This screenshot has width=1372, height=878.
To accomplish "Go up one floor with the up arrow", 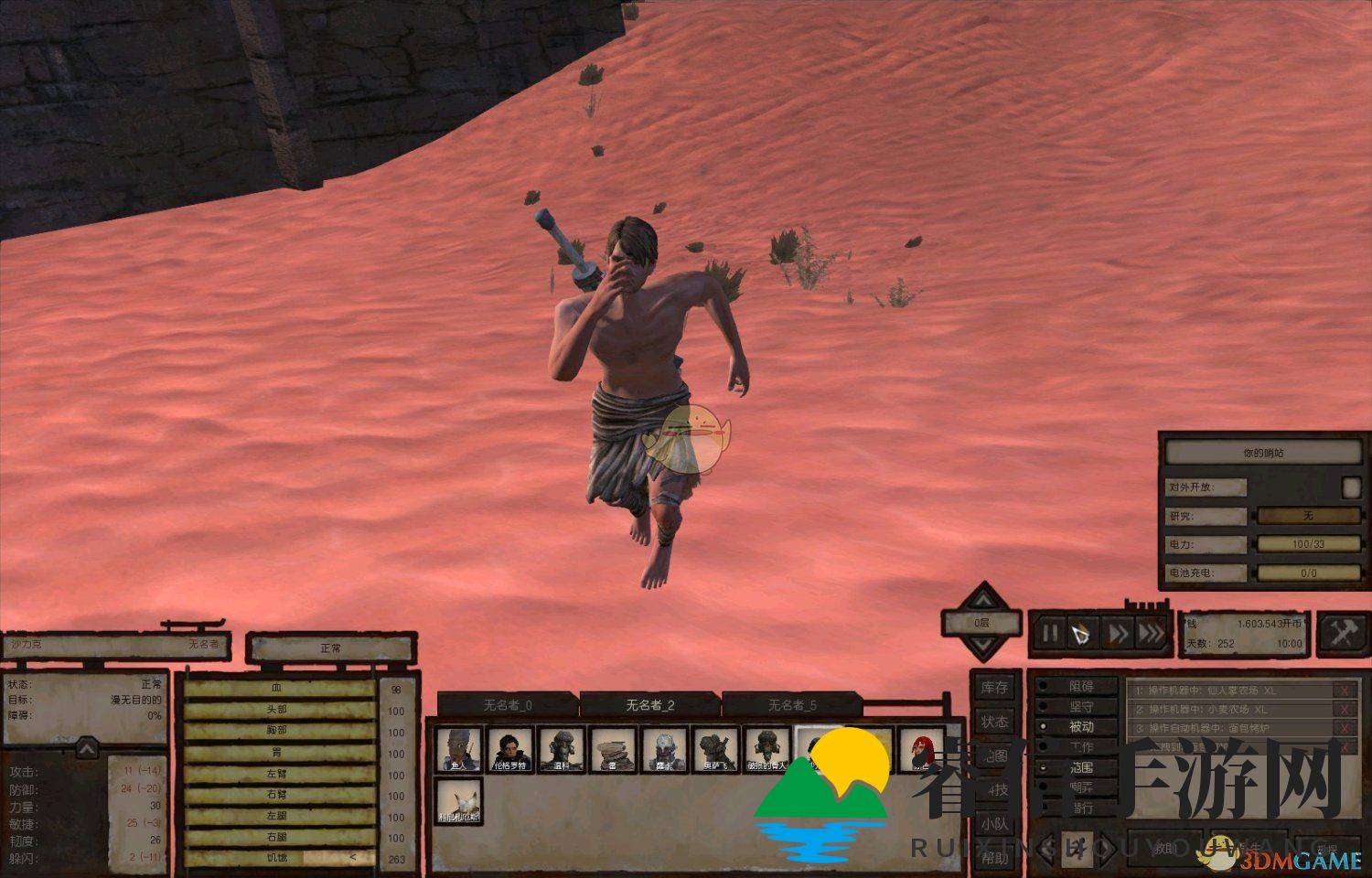I will pyautogui.click(x=981, y=599).
